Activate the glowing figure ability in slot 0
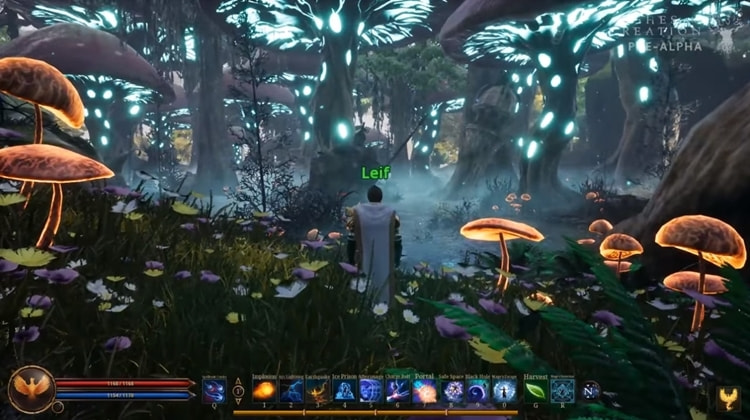The width and height of the screenshot is (750, 420). (504, 390)
